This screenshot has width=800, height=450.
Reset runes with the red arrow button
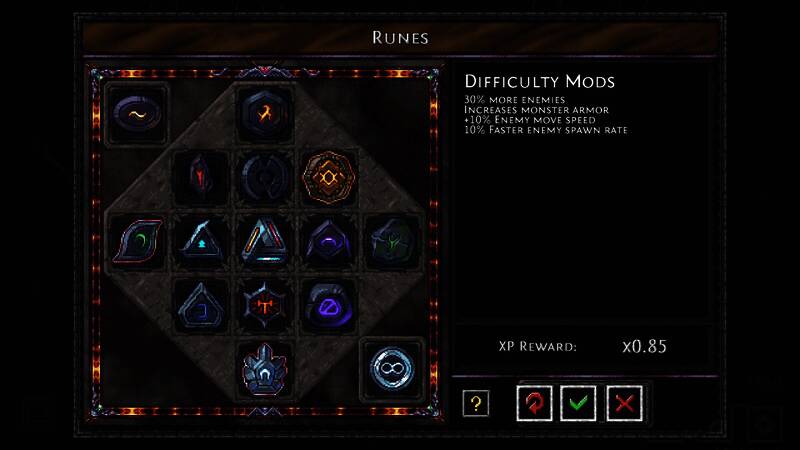[x=534, y=403]
